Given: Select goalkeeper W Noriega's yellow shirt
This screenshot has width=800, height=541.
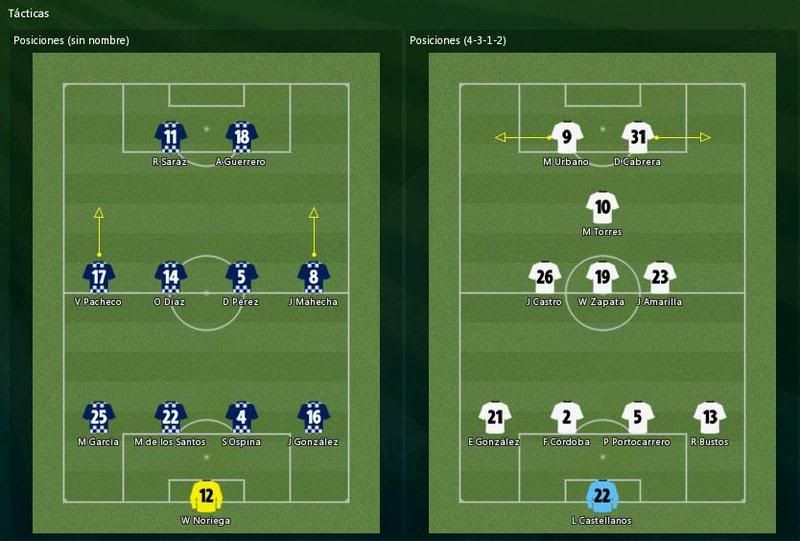Looking at the screenshot, I should coord(206,496).
